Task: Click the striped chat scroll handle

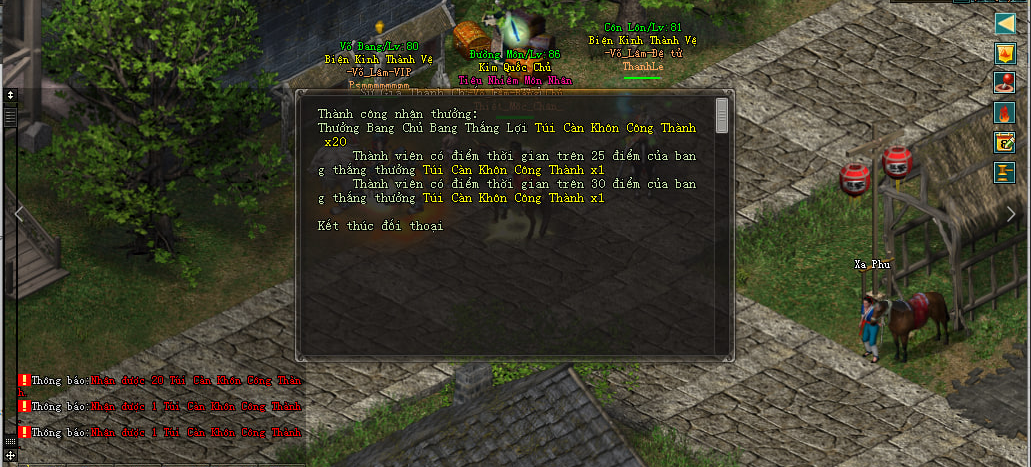Action: (10, 116)
